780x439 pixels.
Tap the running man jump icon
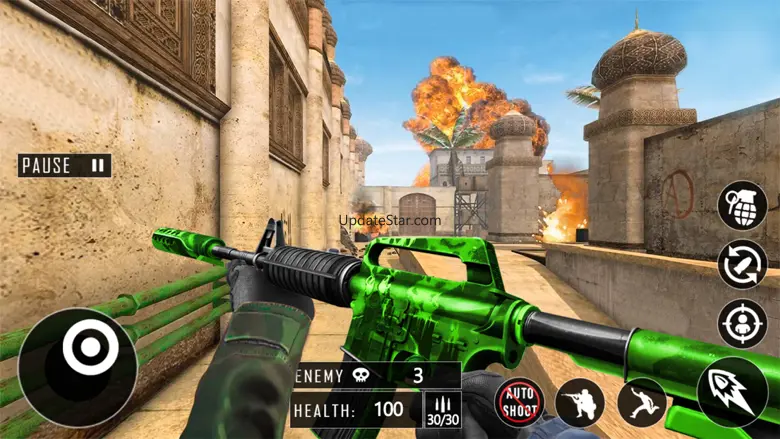click(x=642, y=402)
